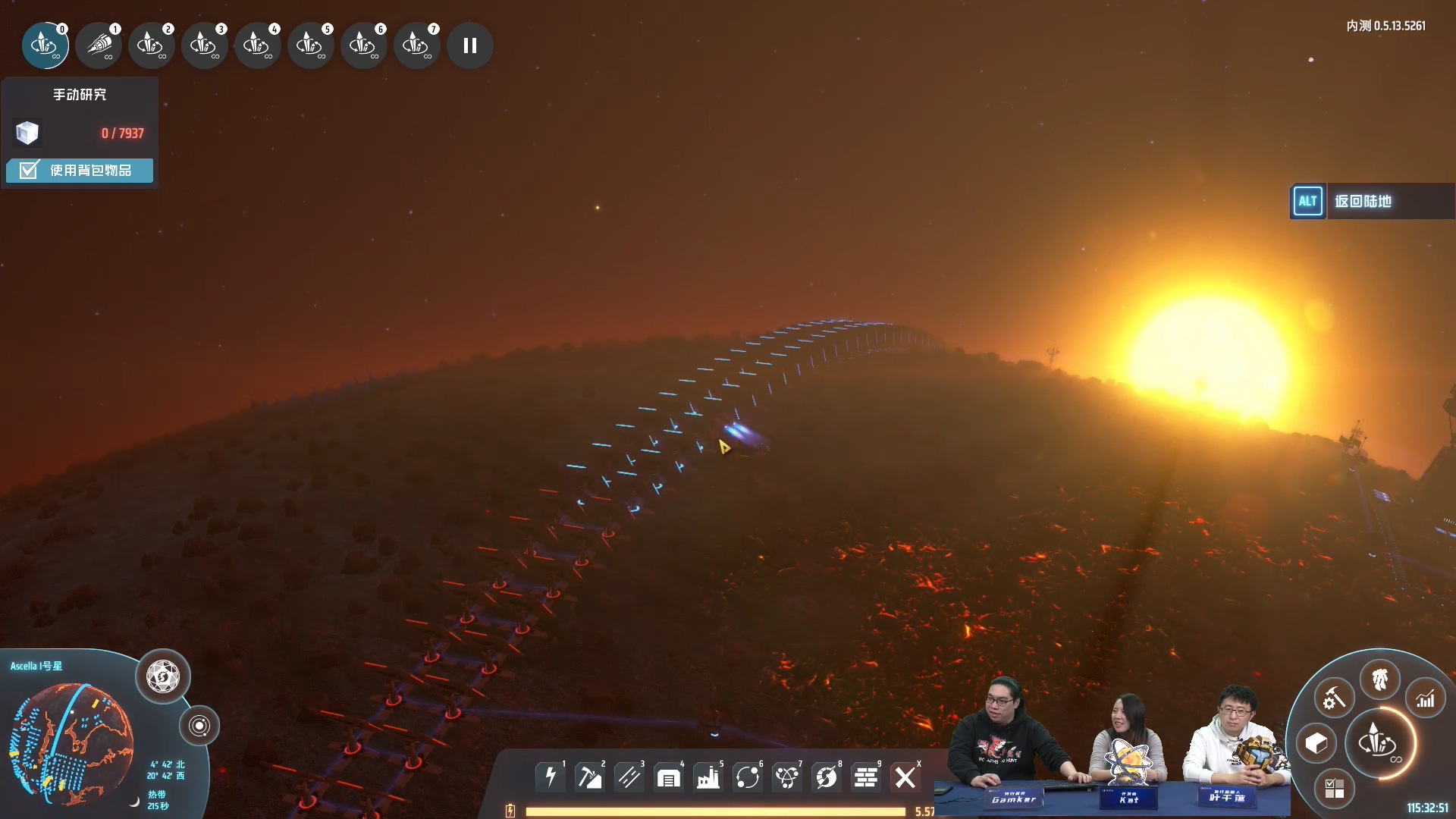This screenshot has height=819, width=1456.
Task: Show the production statistics chart panel
Action: click(1426, 698)
